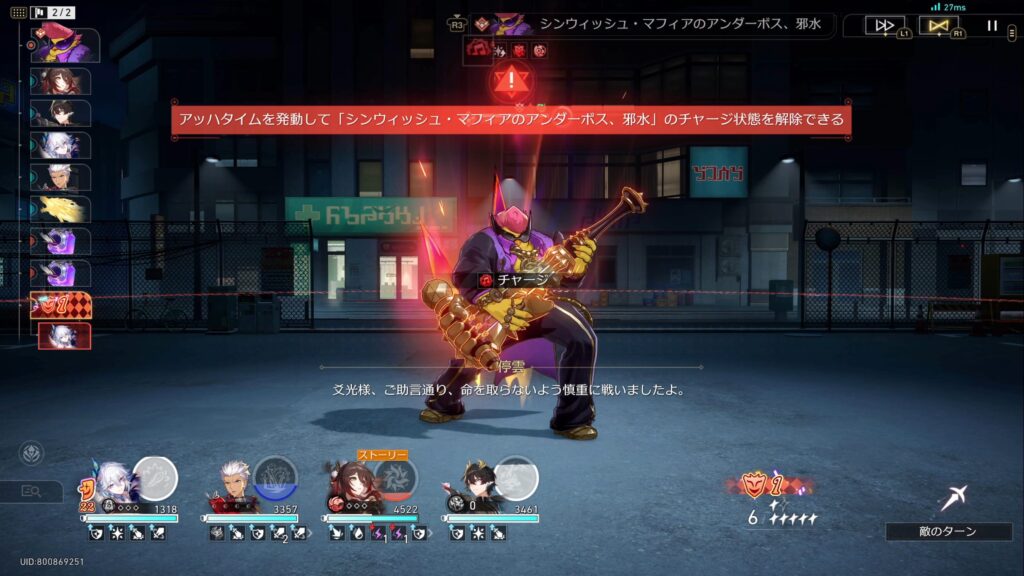The width and height of the screenshot is (1024, 576).
Task: Open the battle search magnifier panel
Action: tap(32, 491)
